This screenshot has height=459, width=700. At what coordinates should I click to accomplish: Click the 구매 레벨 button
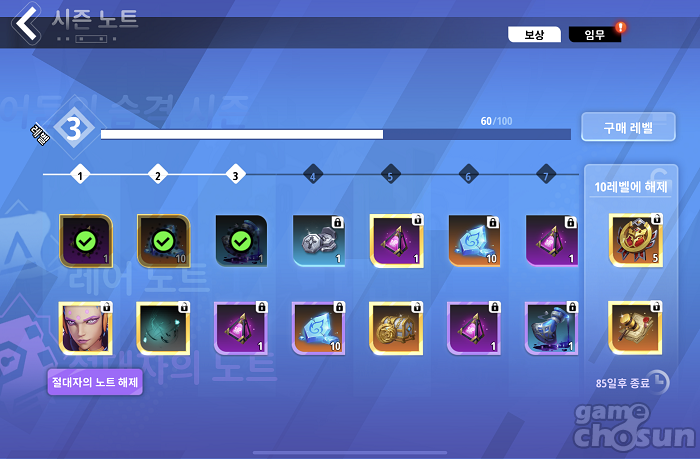coord(627,128)
